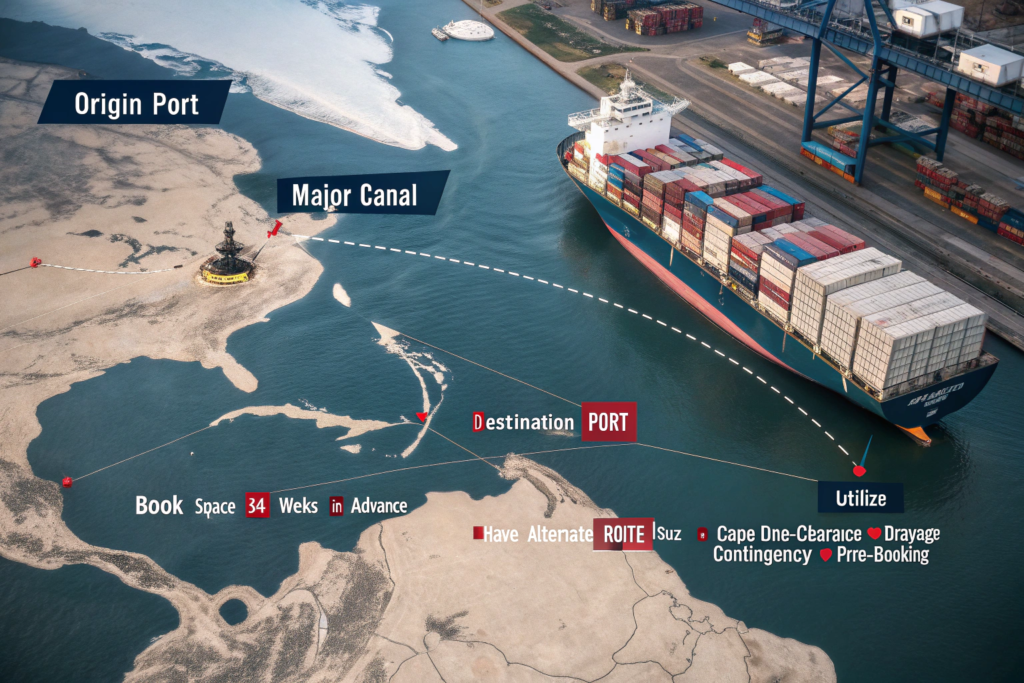
Task: Select the Origin Port label
Action: (x=134, y=103)
